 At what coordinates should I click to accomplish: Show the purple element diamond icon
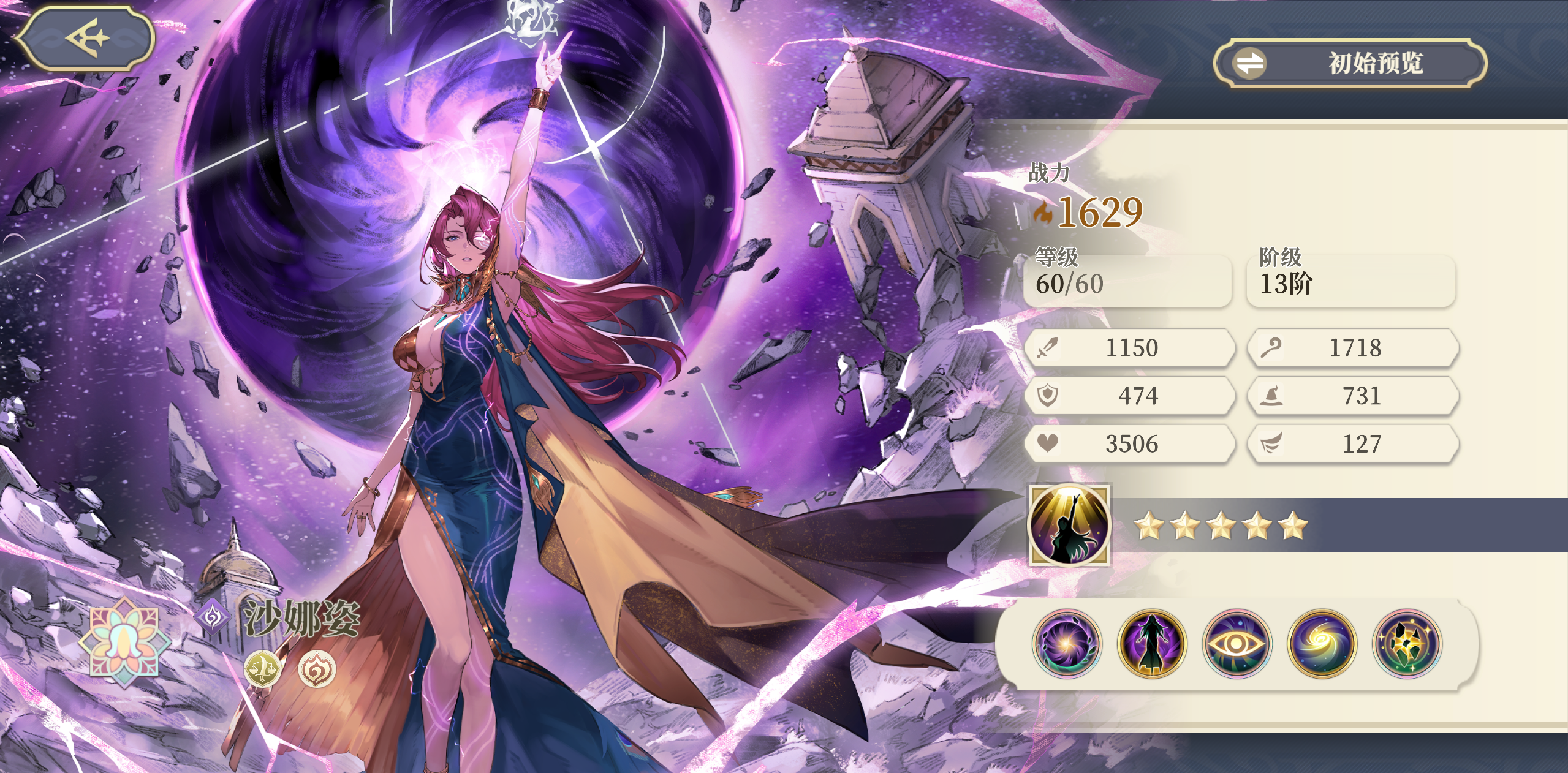213,616
